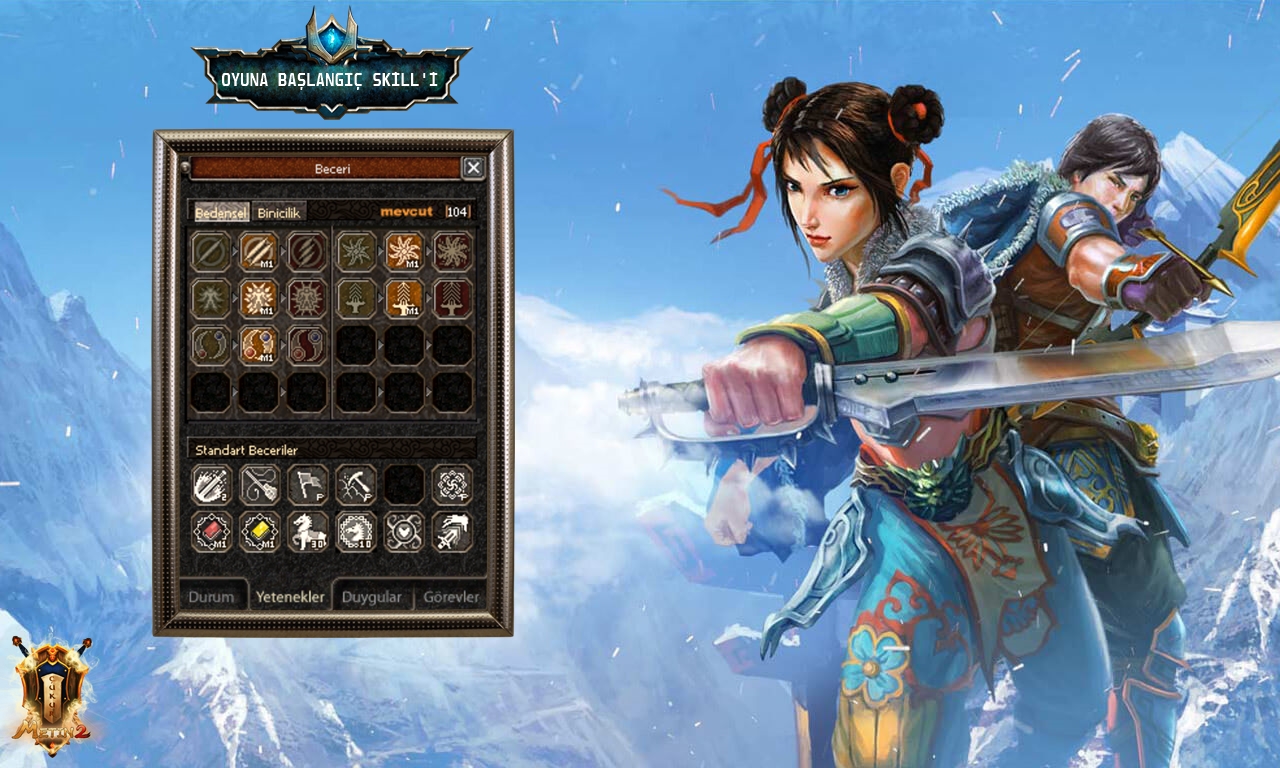The image size is (1280, 768).
Task: Open the Binicilik skill tab
Action: 280,212
